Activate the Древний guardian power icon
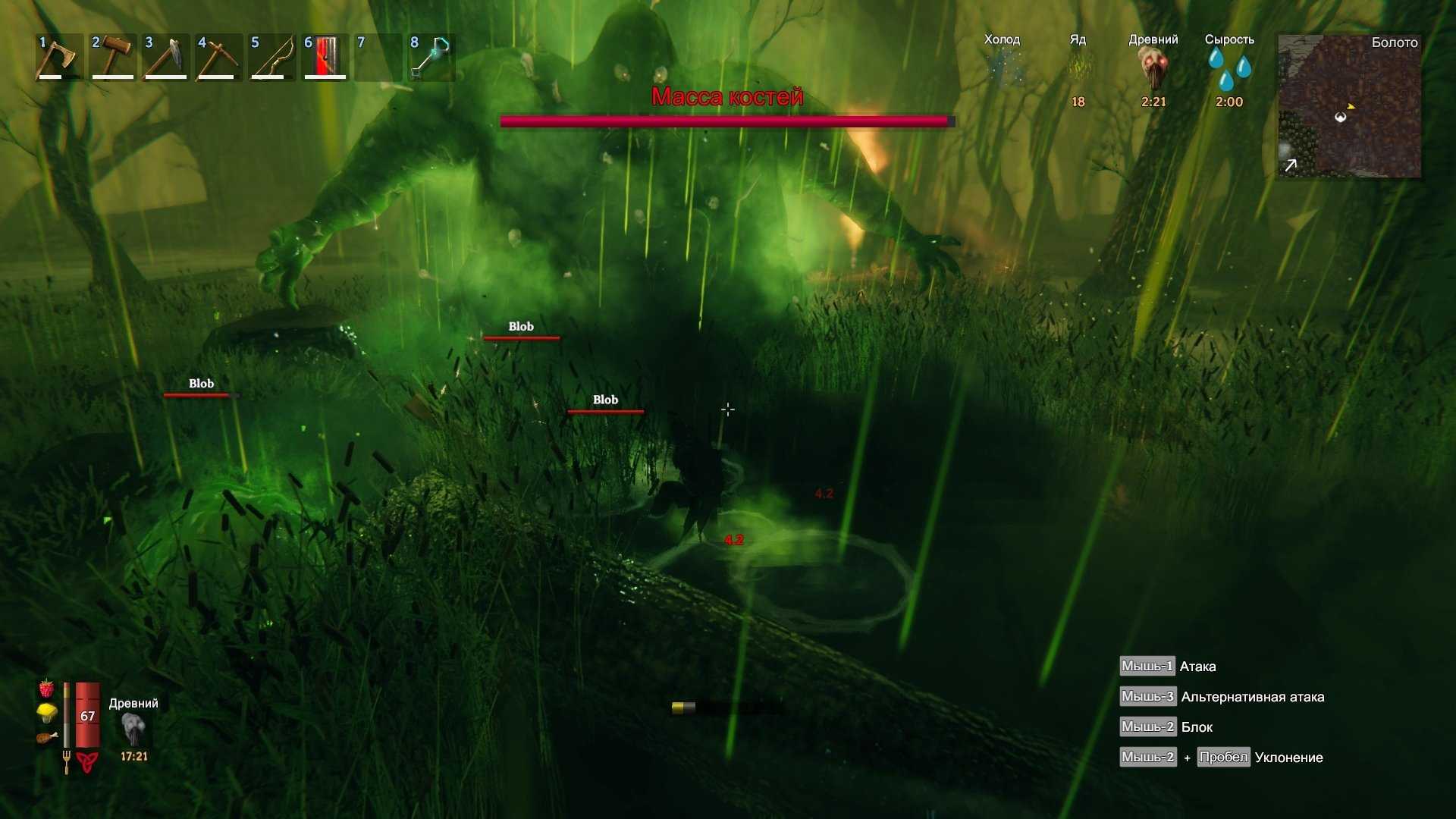Image resolution: width=1456 pixels, height=819 pixels. (133, 730)
